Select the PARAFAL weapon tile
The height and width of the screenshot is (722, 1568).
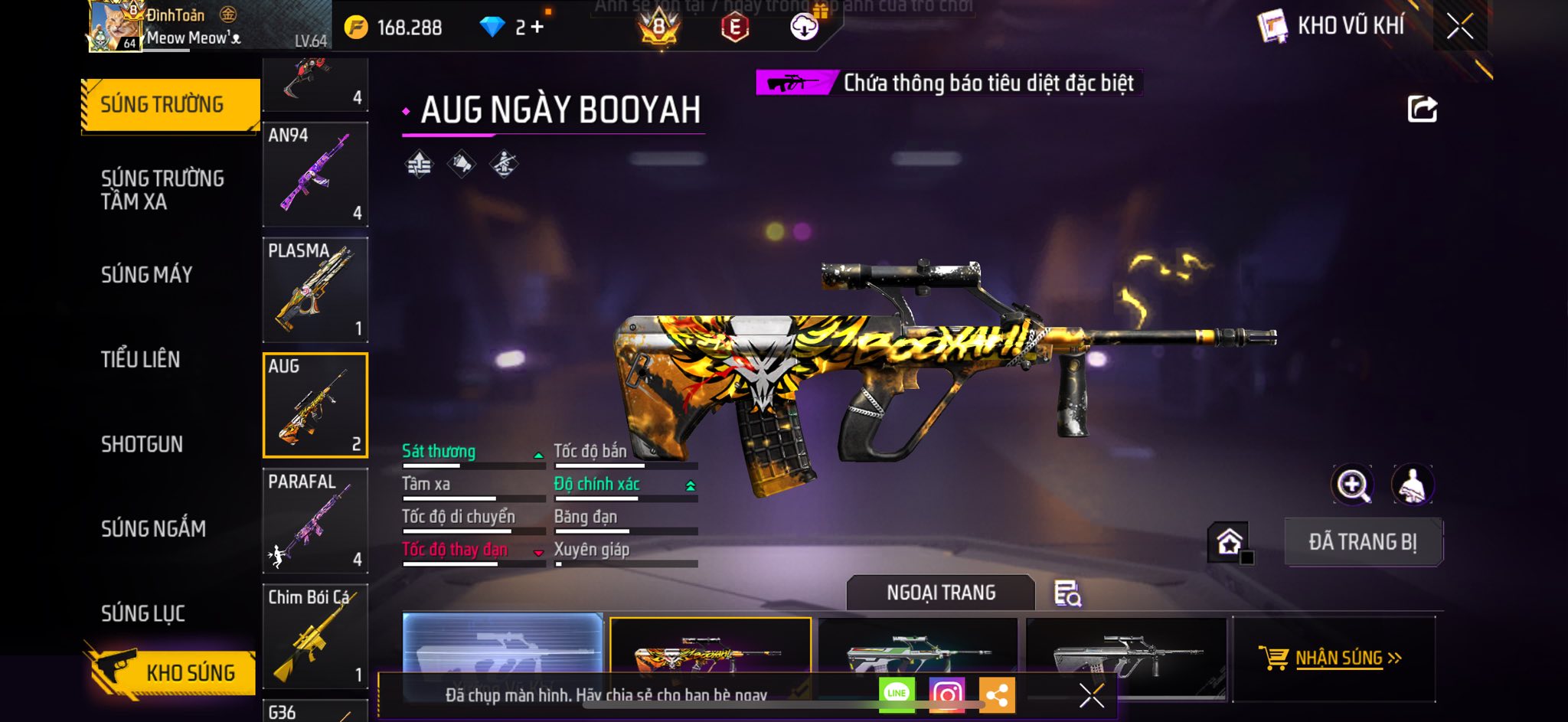pyautogui.click(x=315, y=521)
